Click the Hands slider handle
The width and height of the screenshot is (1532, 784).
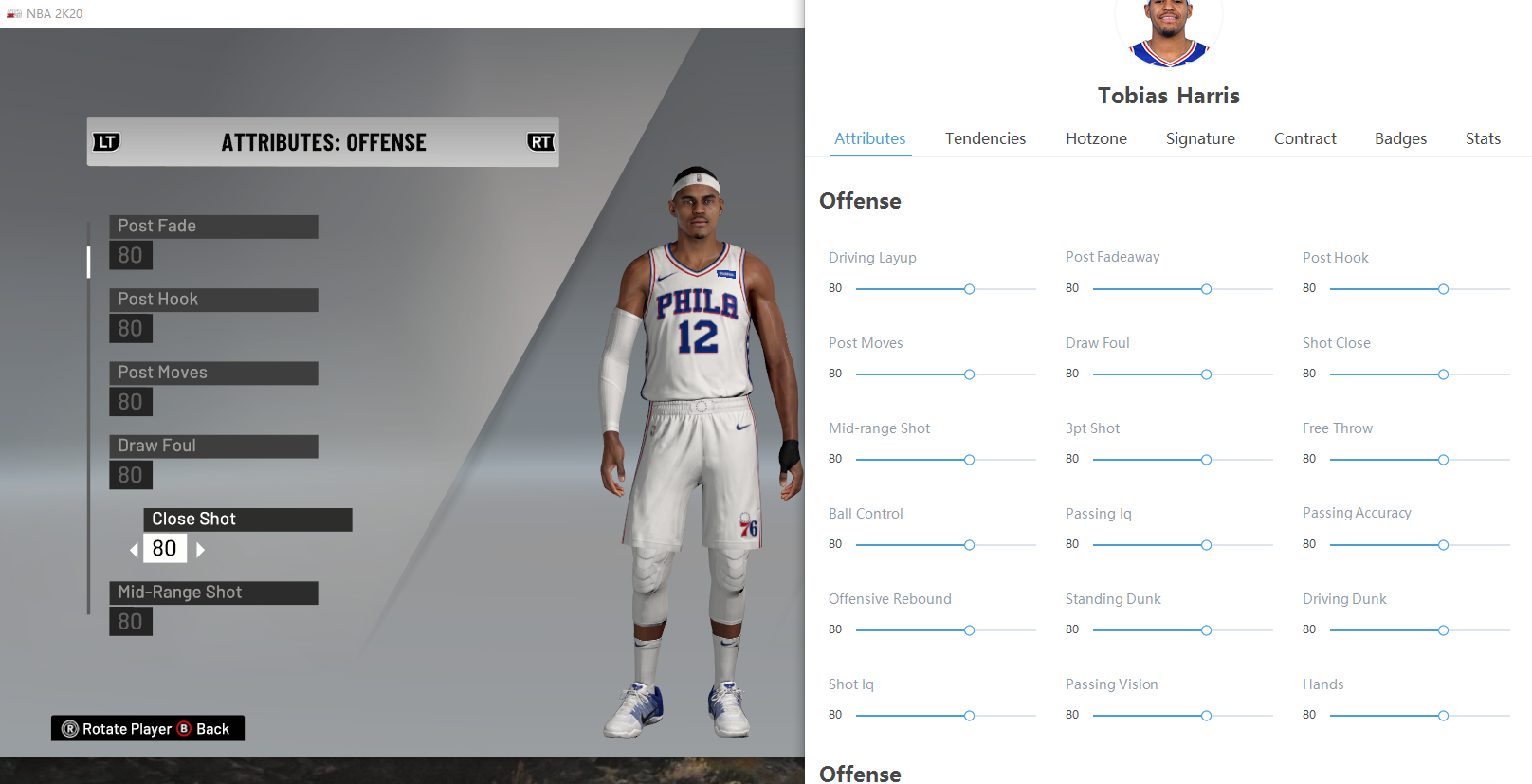[x=1443, y=716]
